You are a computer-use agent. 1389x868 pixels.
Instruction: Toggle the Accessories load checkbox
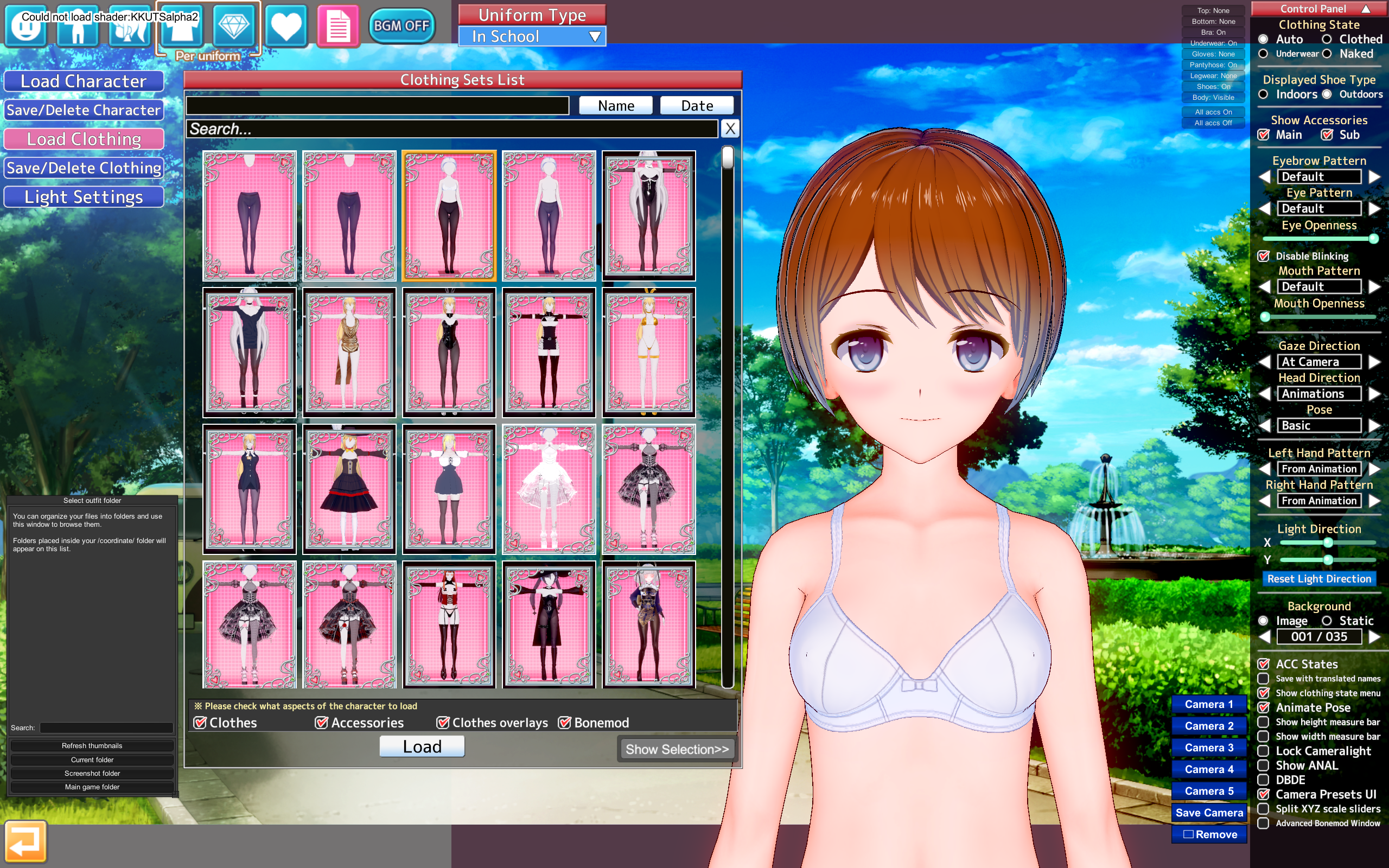[x=321, y=723]
